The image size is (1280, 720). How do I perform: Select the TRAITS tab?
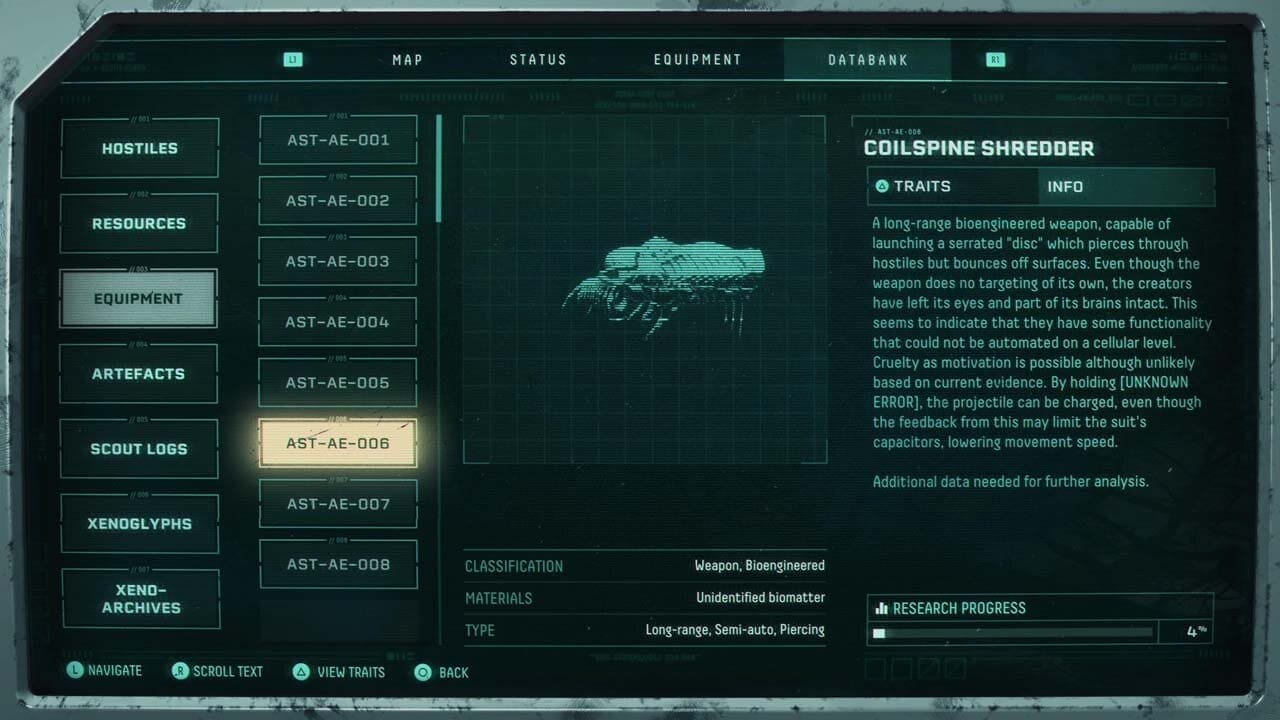(x=952, y=186)
